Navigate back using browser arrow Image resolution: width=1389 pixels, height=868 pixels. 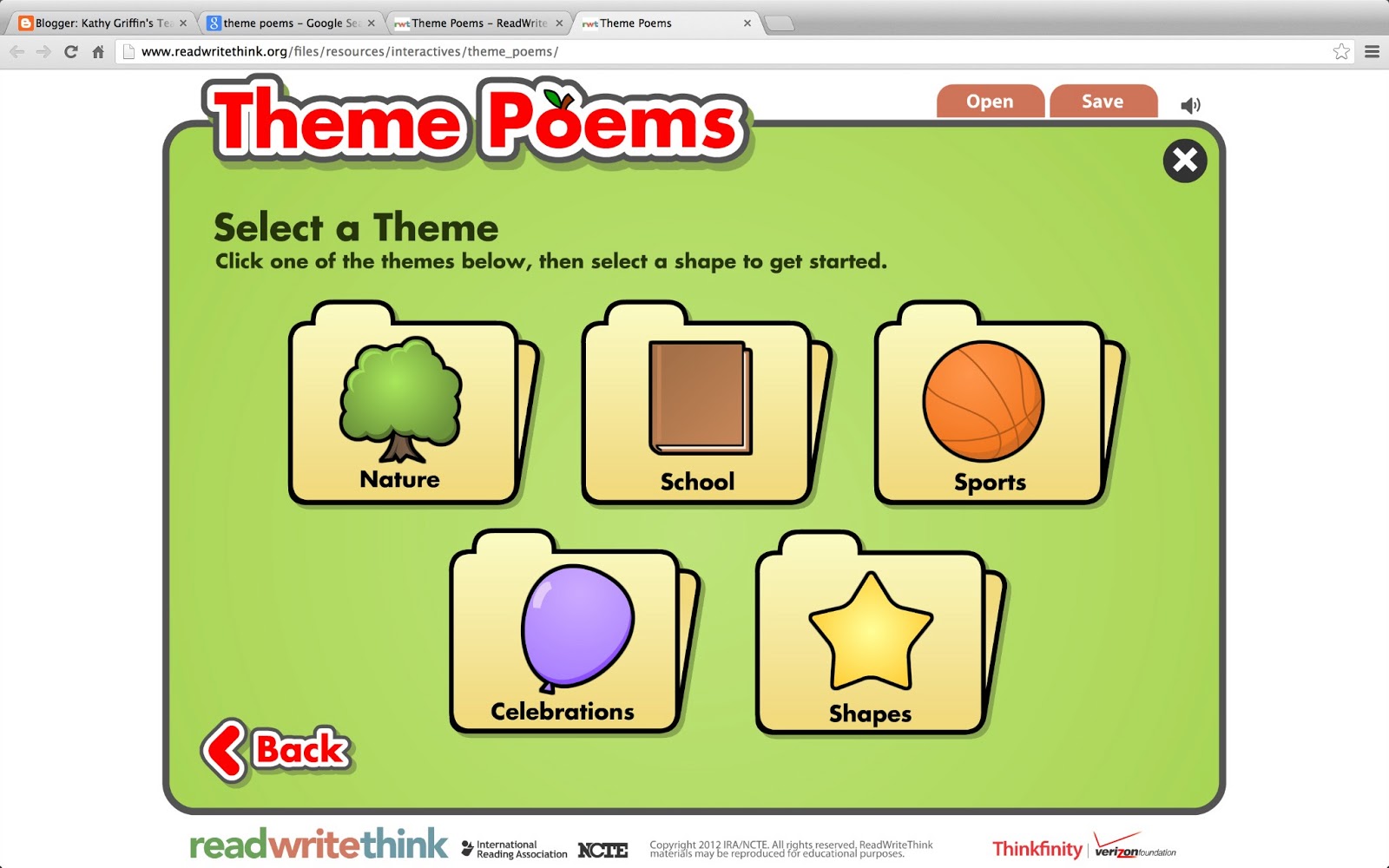point(16,51)
